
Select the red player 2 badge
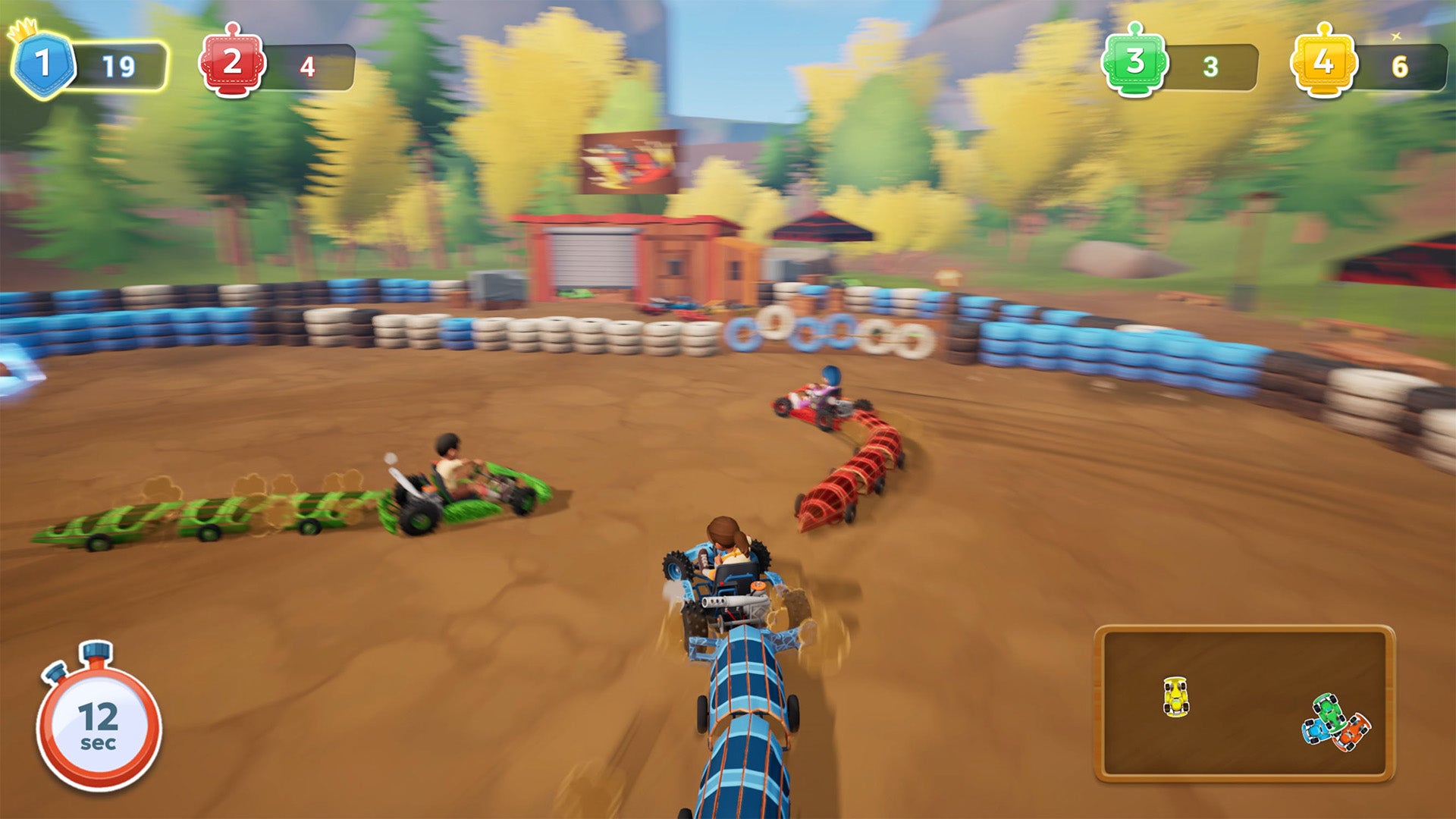(x=232, y=64)
